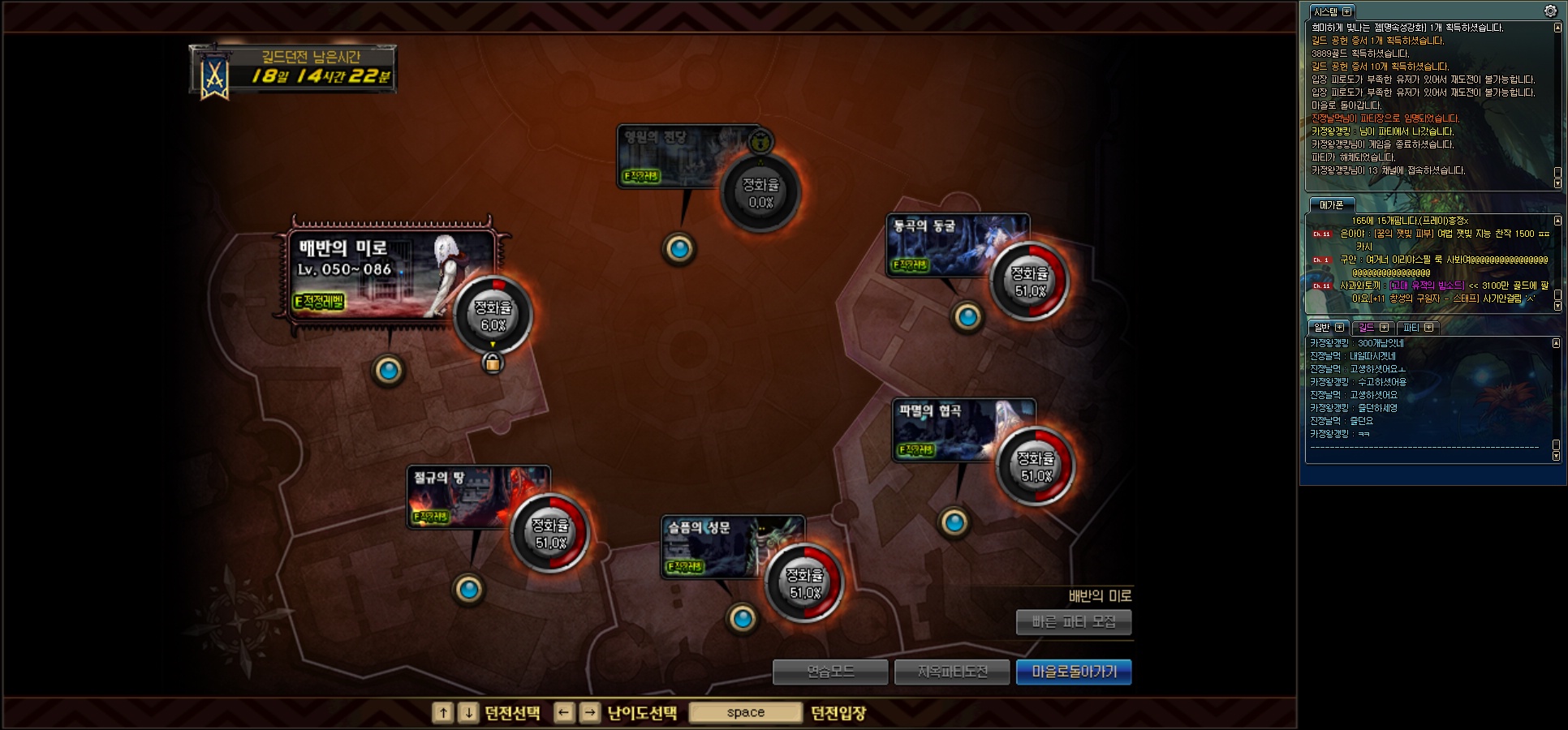The width and height of the screenshot is (1568, 730).
Task: Select the 길드 chat tab
Action: point(1367,327)
